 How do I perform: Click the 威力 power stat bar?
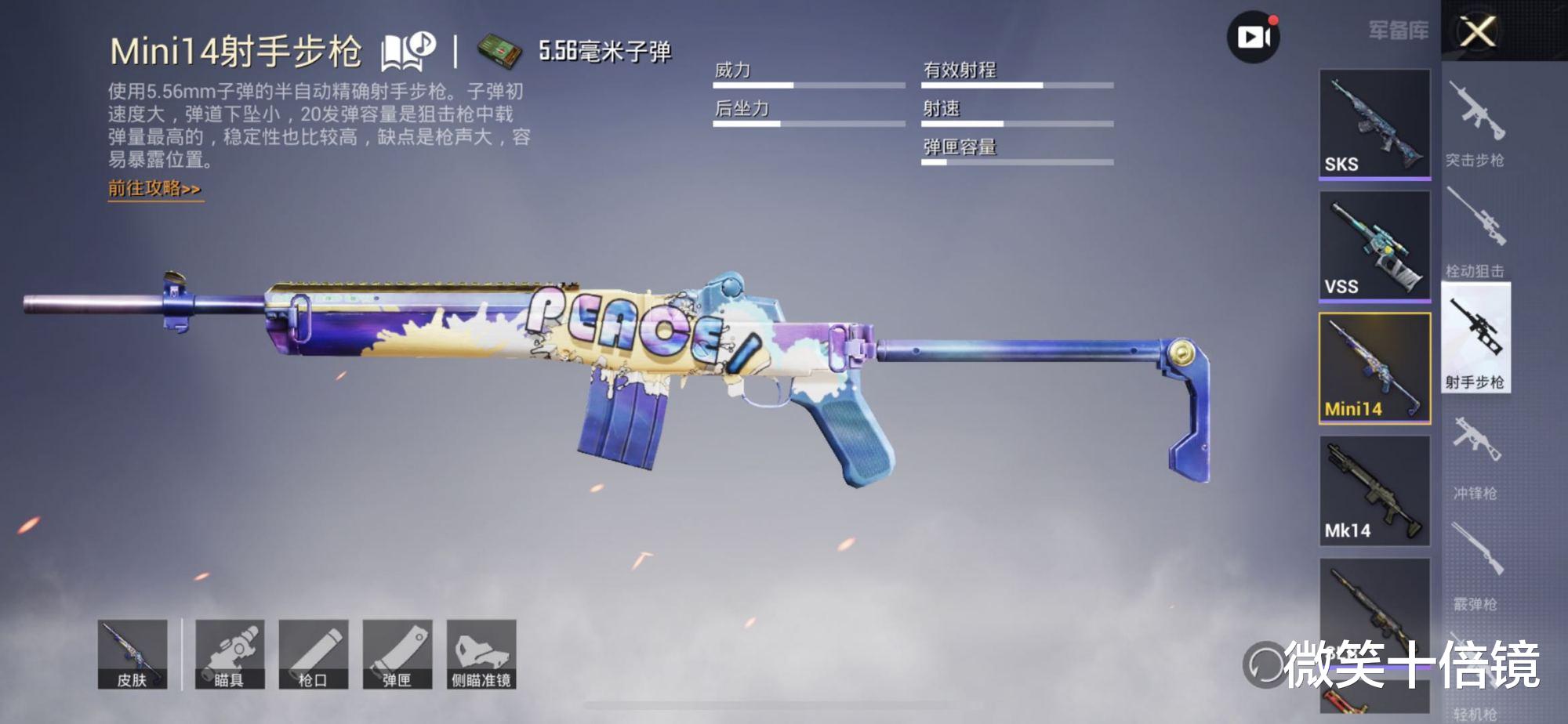[x=809, y=80]
